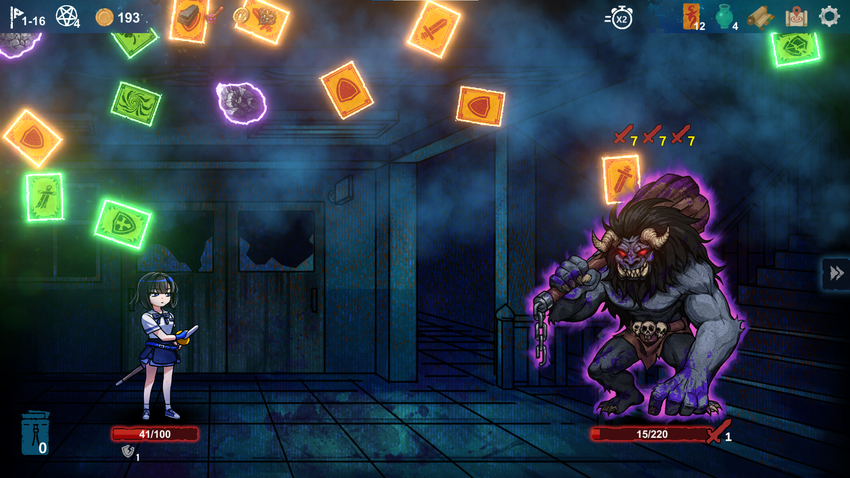Click the gold coin currency icon
Image resolution: width=850 pixels, height=478 pixels.
click(x=104, y=17)
